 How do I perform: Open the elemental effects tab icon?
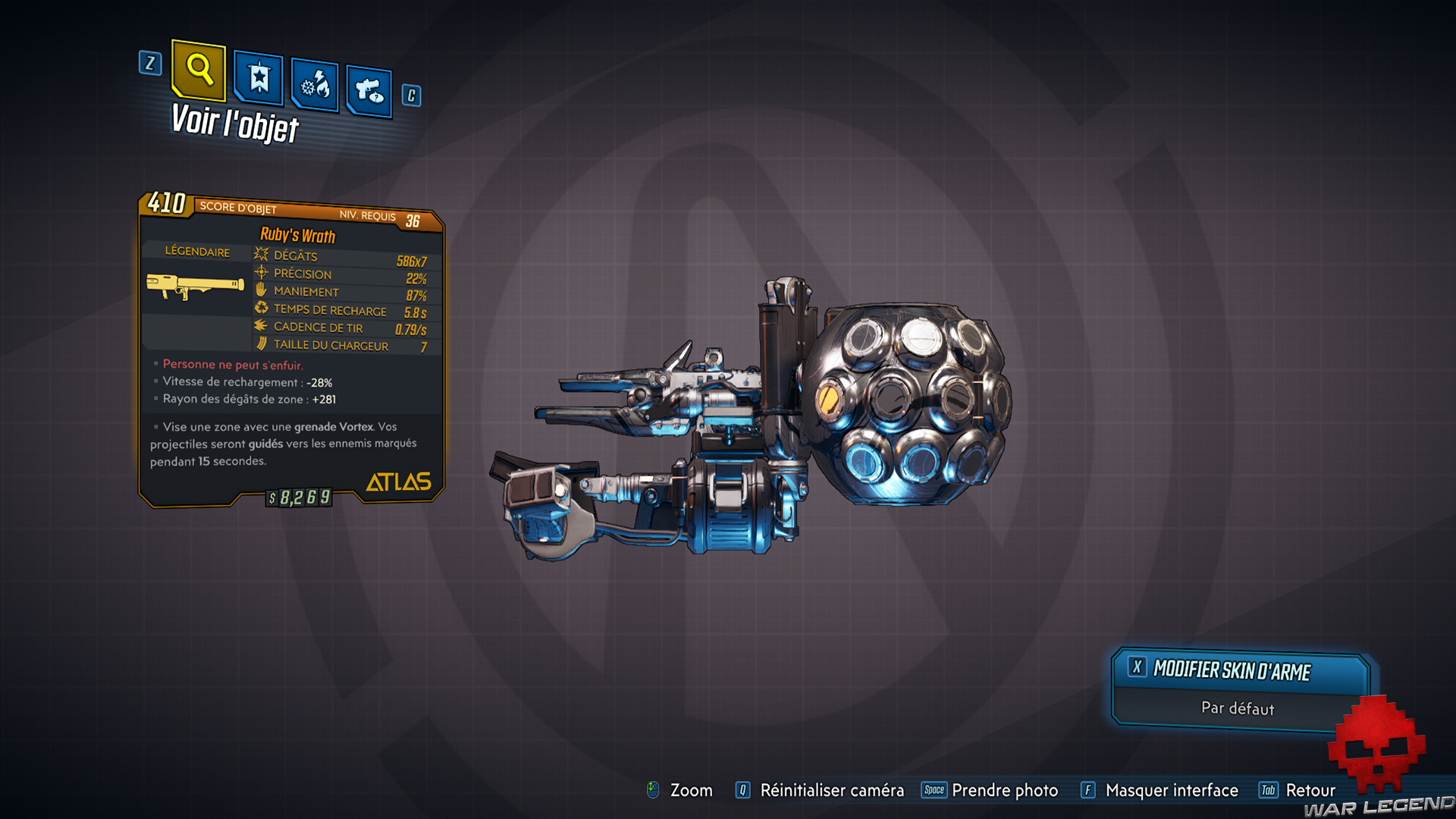pyautogui.click(x=314, y=83)
